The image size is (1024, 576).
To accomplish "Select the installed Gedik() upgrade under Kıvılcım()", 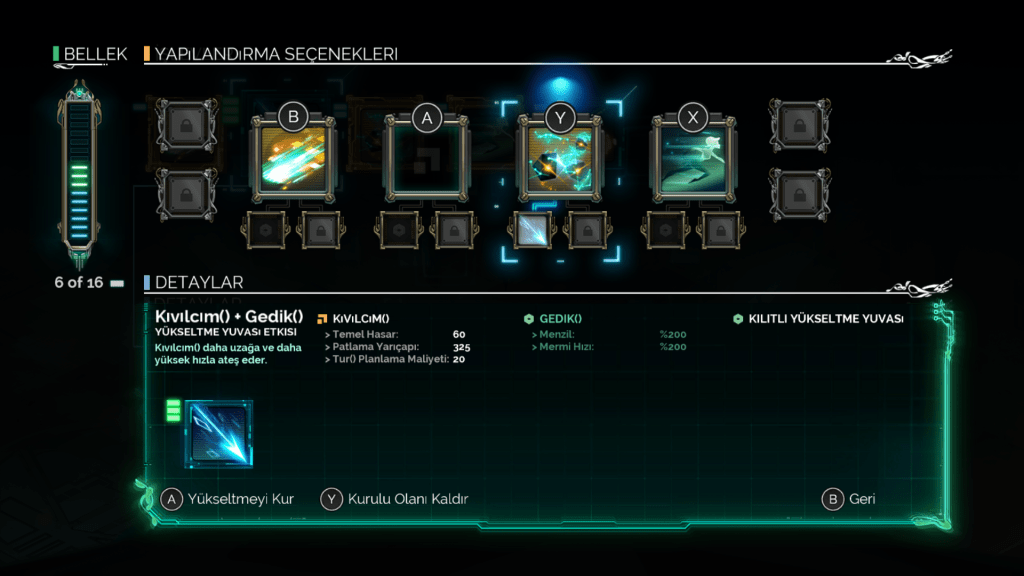I will pos(533,230).
